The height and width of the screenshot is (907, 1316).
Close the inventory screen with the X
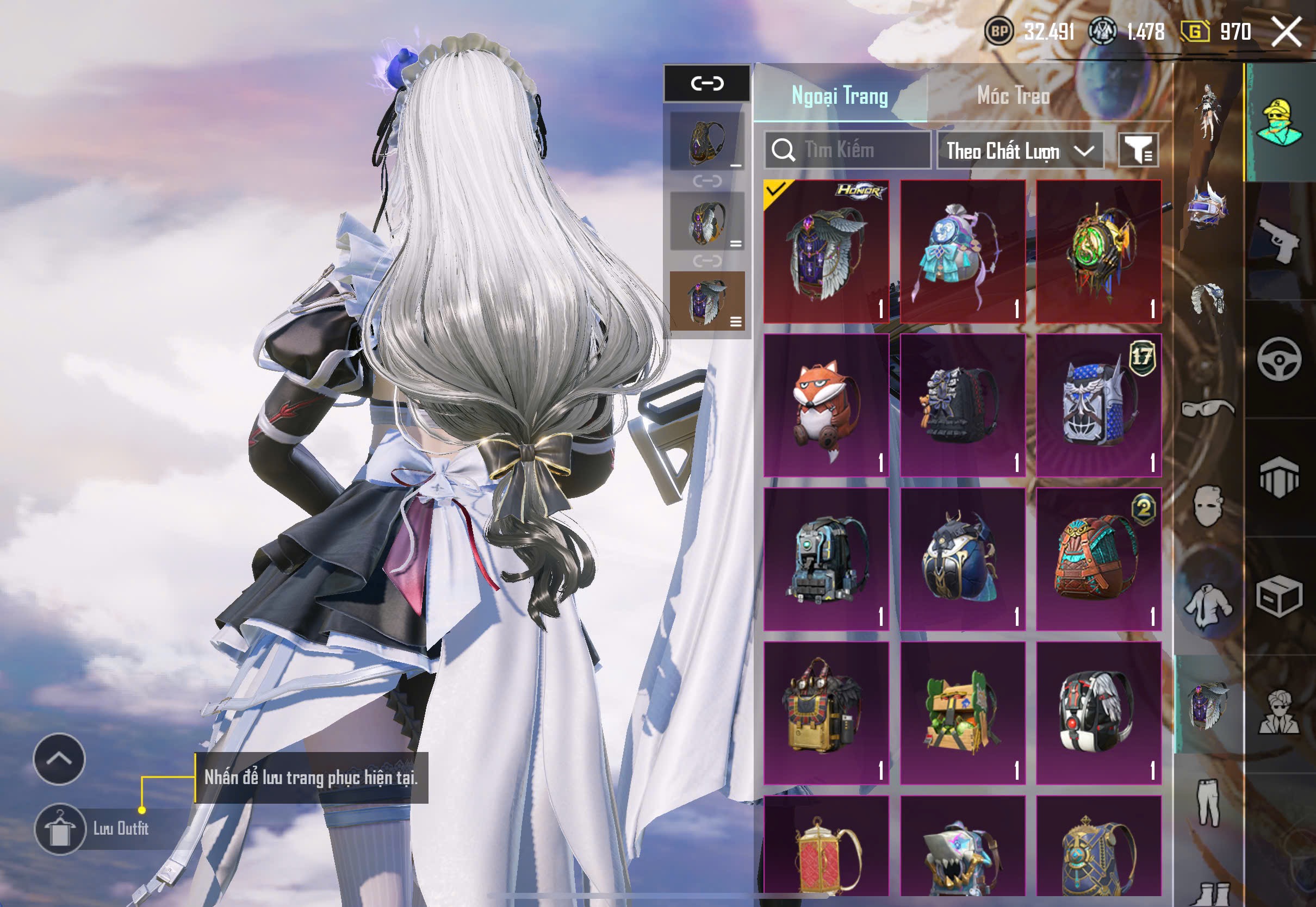click(1287, 31)
